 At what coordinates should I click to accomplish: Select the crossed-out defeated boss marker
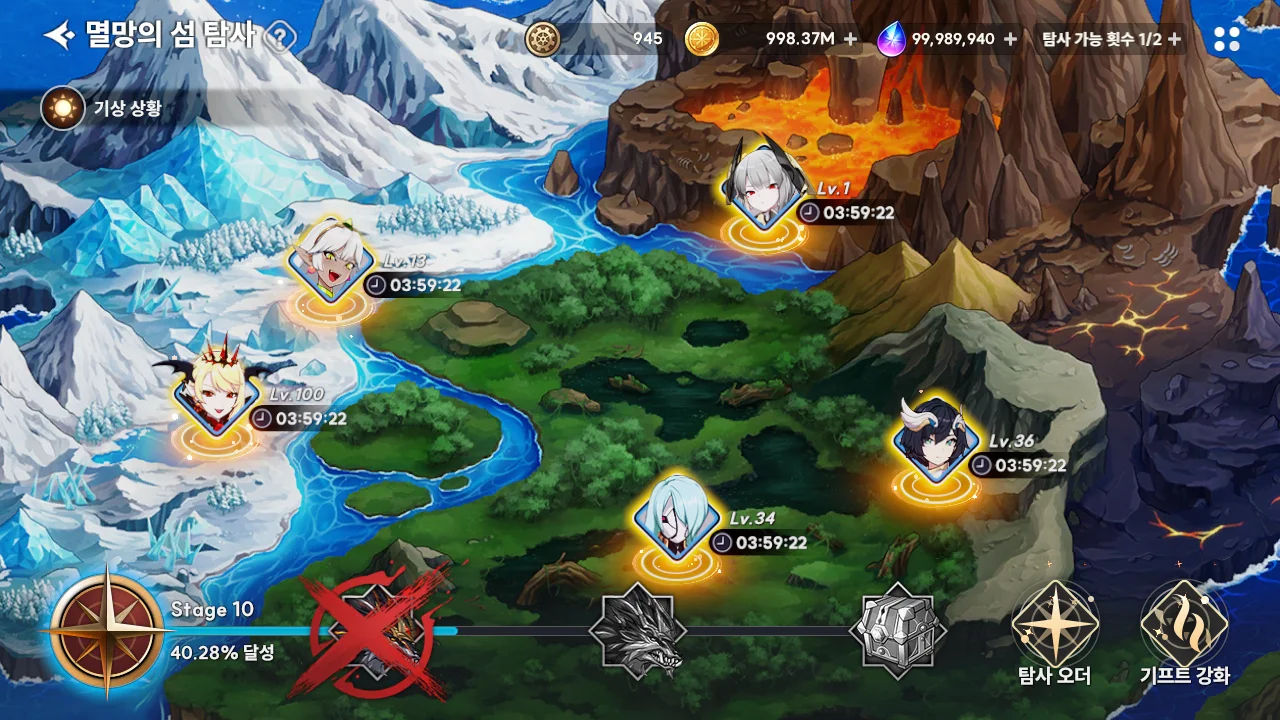coord(375,632)
